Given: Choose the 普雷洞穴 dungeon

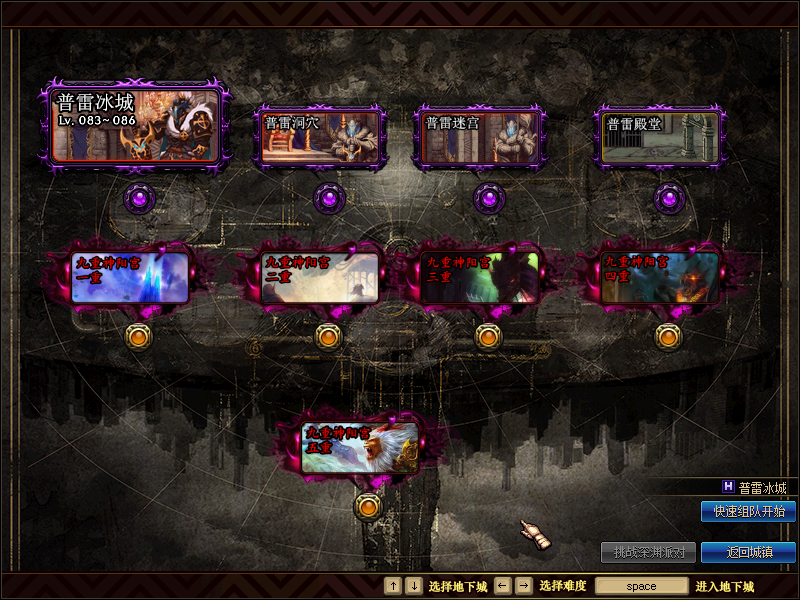Looking at the screenshot, I should [x=320, y=137].
